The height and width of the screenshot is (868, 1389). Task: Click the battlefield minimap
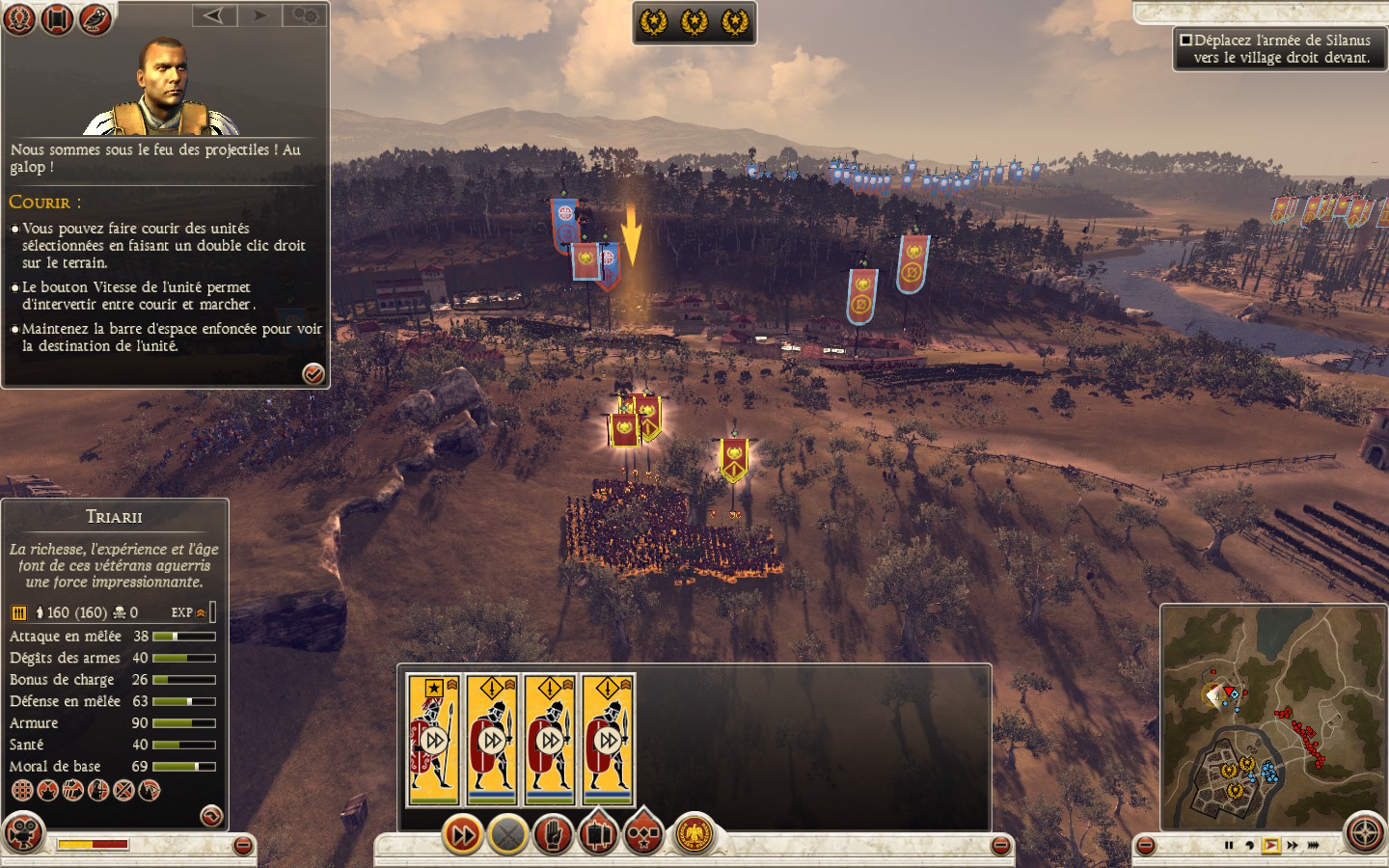click(x=1271, y=717)
